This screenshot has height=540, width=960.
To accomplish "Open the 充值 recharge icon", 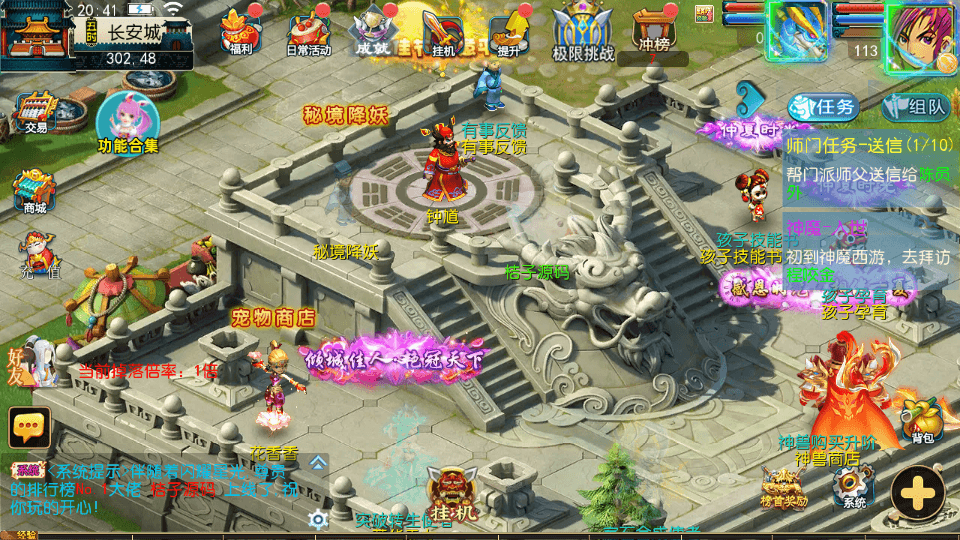I will click(40, 254).
